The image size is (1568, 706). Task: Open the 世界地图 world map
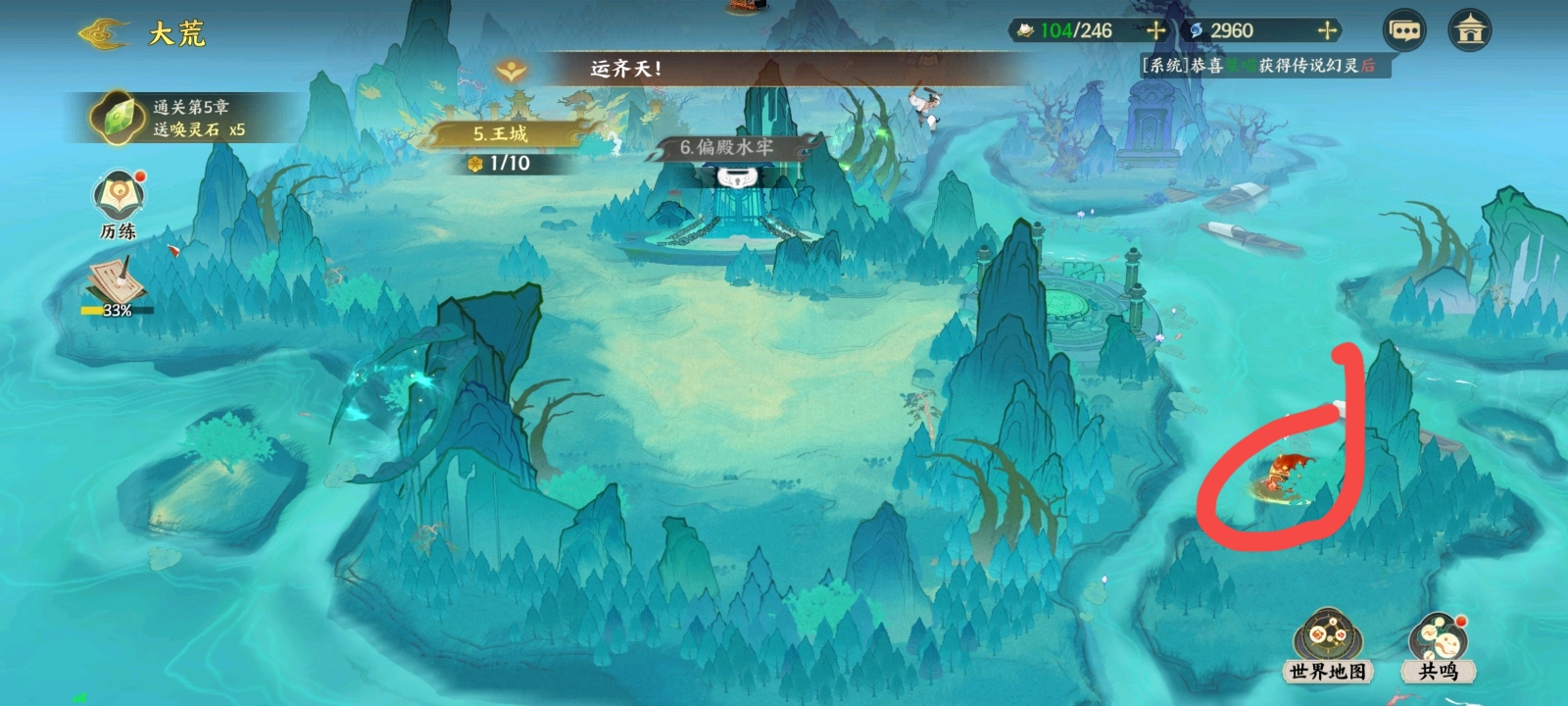(x=1327, y=648)
